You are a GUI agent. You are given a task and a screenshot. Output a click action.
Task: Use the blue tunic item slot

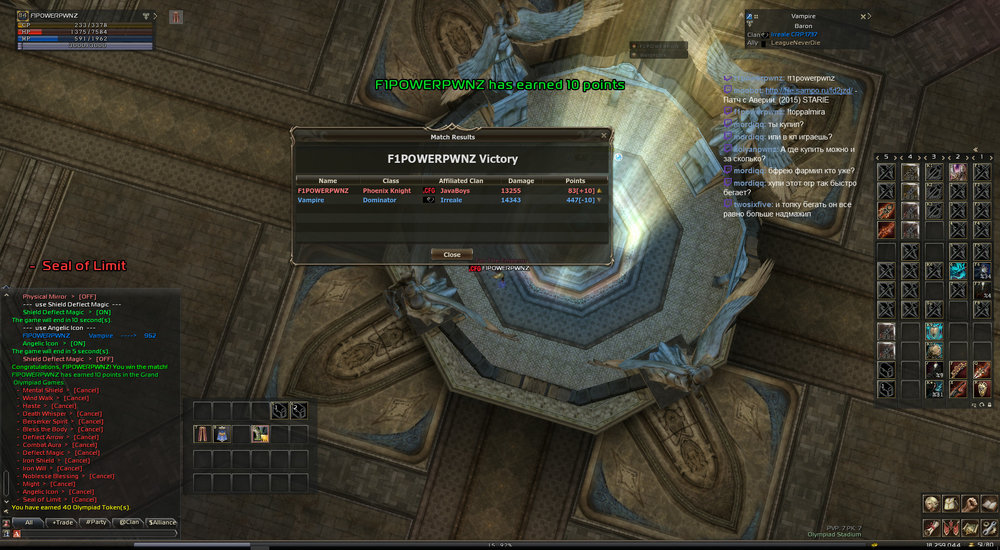(x=222, y=433)
